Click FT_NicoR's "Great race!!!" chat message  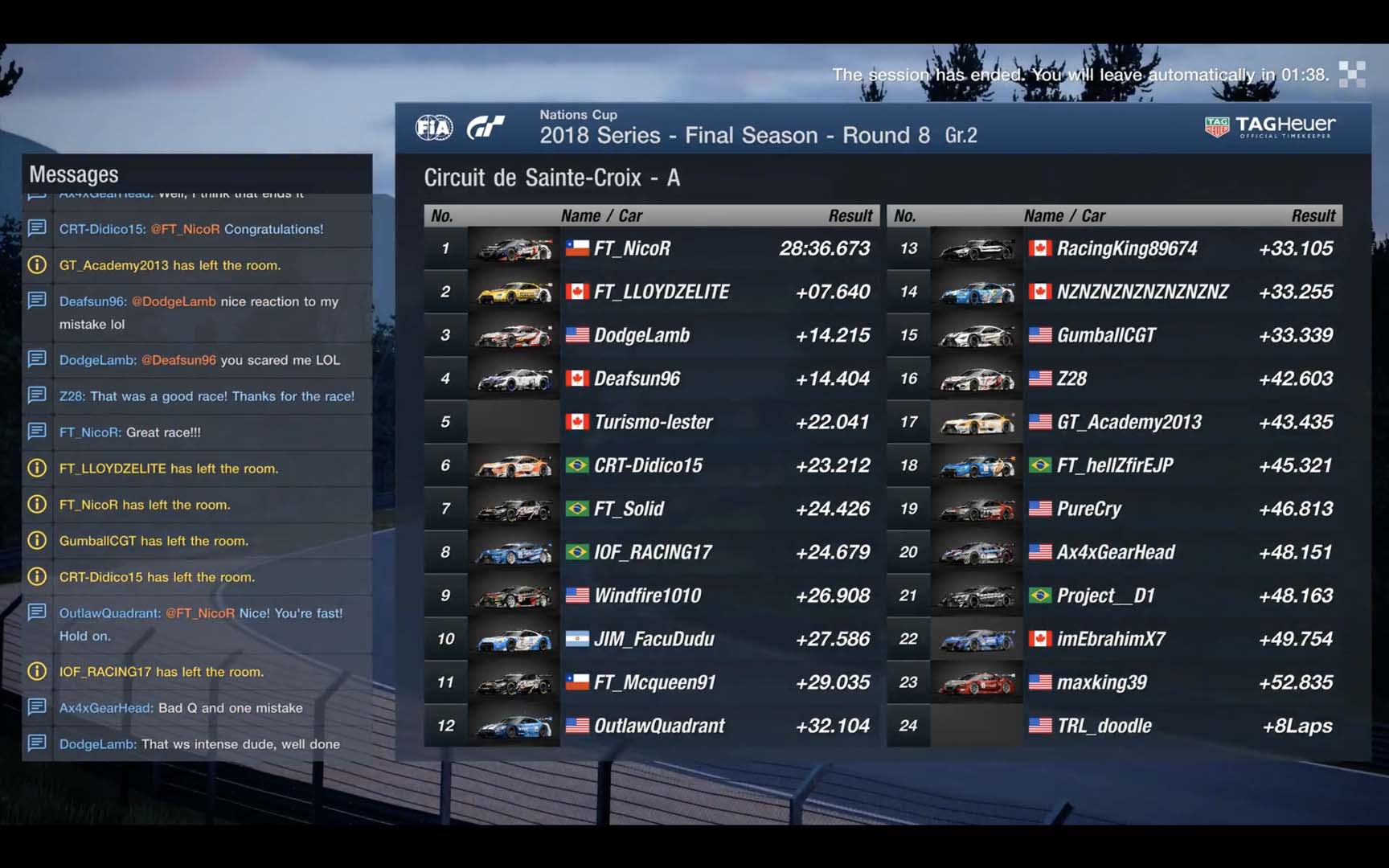pos(130,432)
